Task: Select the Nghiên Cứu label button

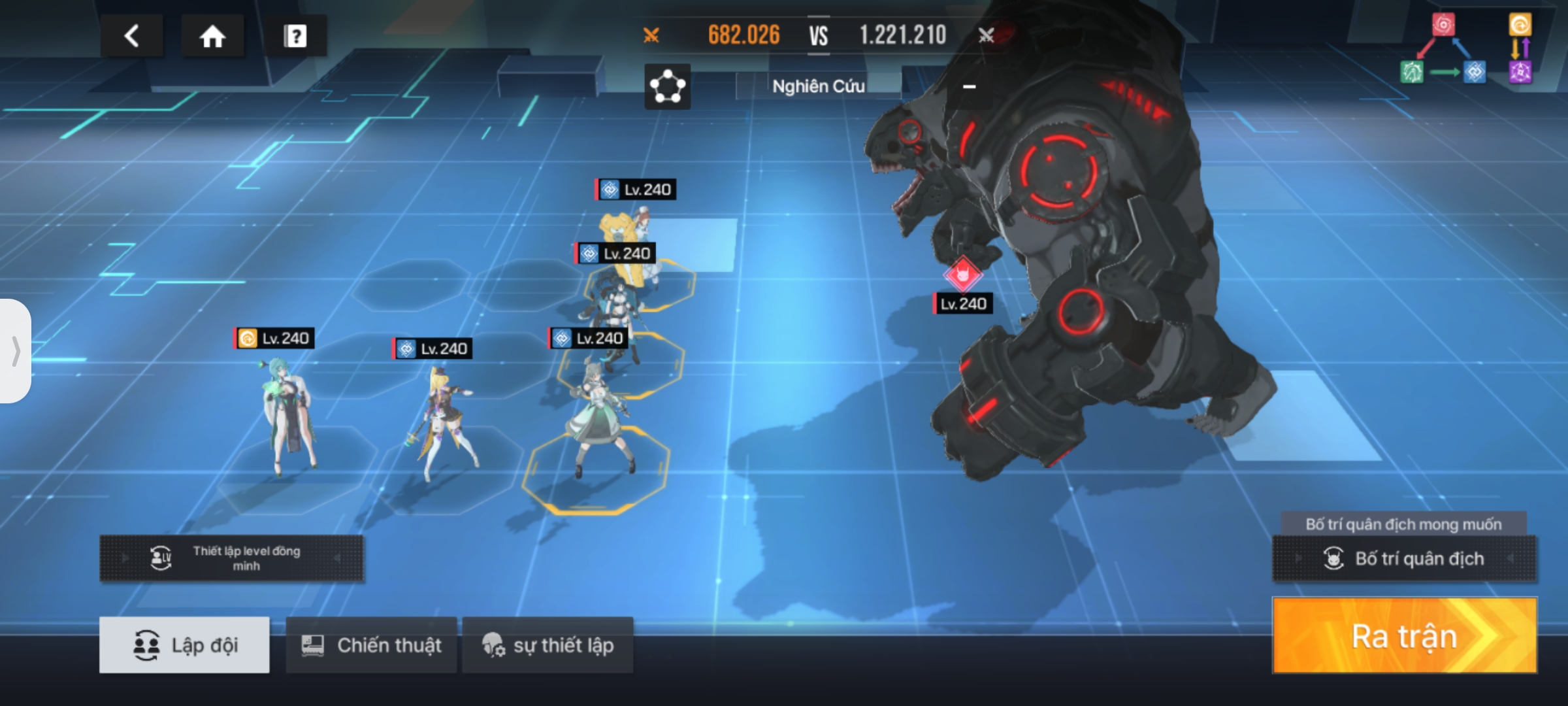Action: click(x=818, y=86)
